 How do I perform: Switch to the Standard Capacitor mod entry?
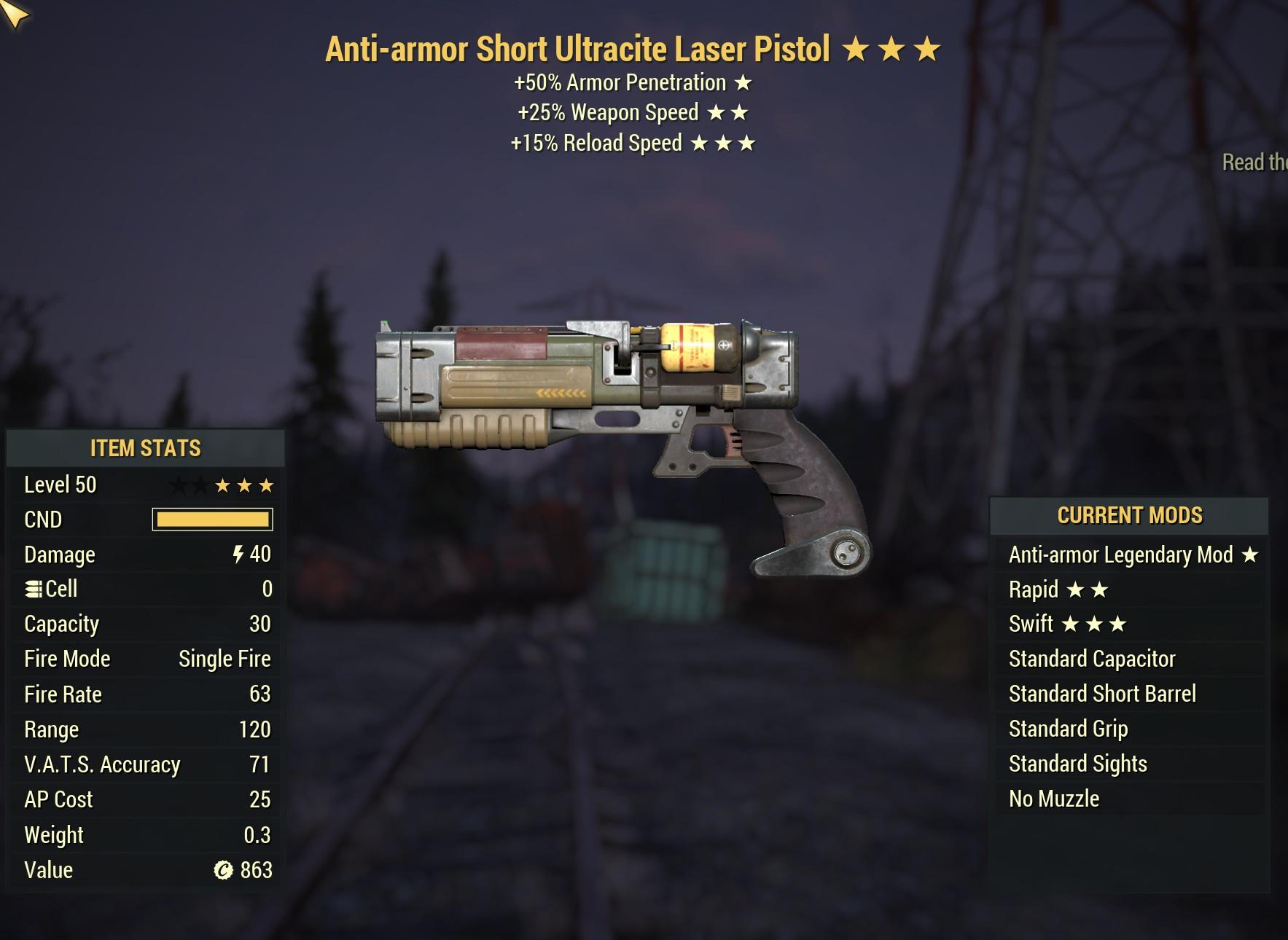tap(1091, 659)
